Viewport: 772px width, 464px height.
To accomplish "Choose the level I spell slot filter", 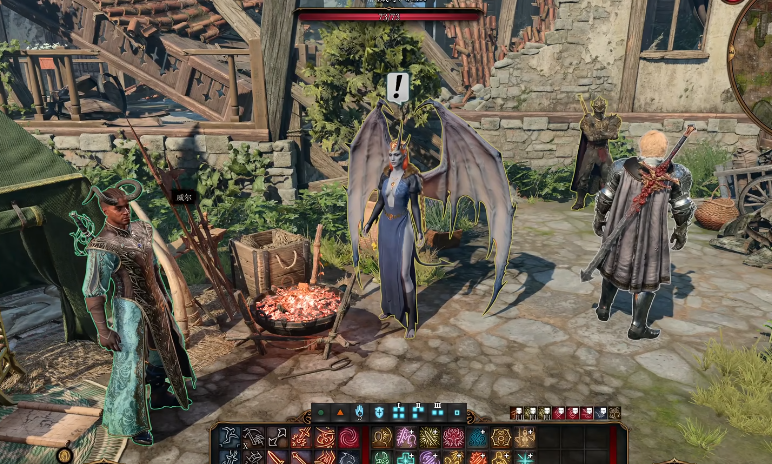I will 398,412.
